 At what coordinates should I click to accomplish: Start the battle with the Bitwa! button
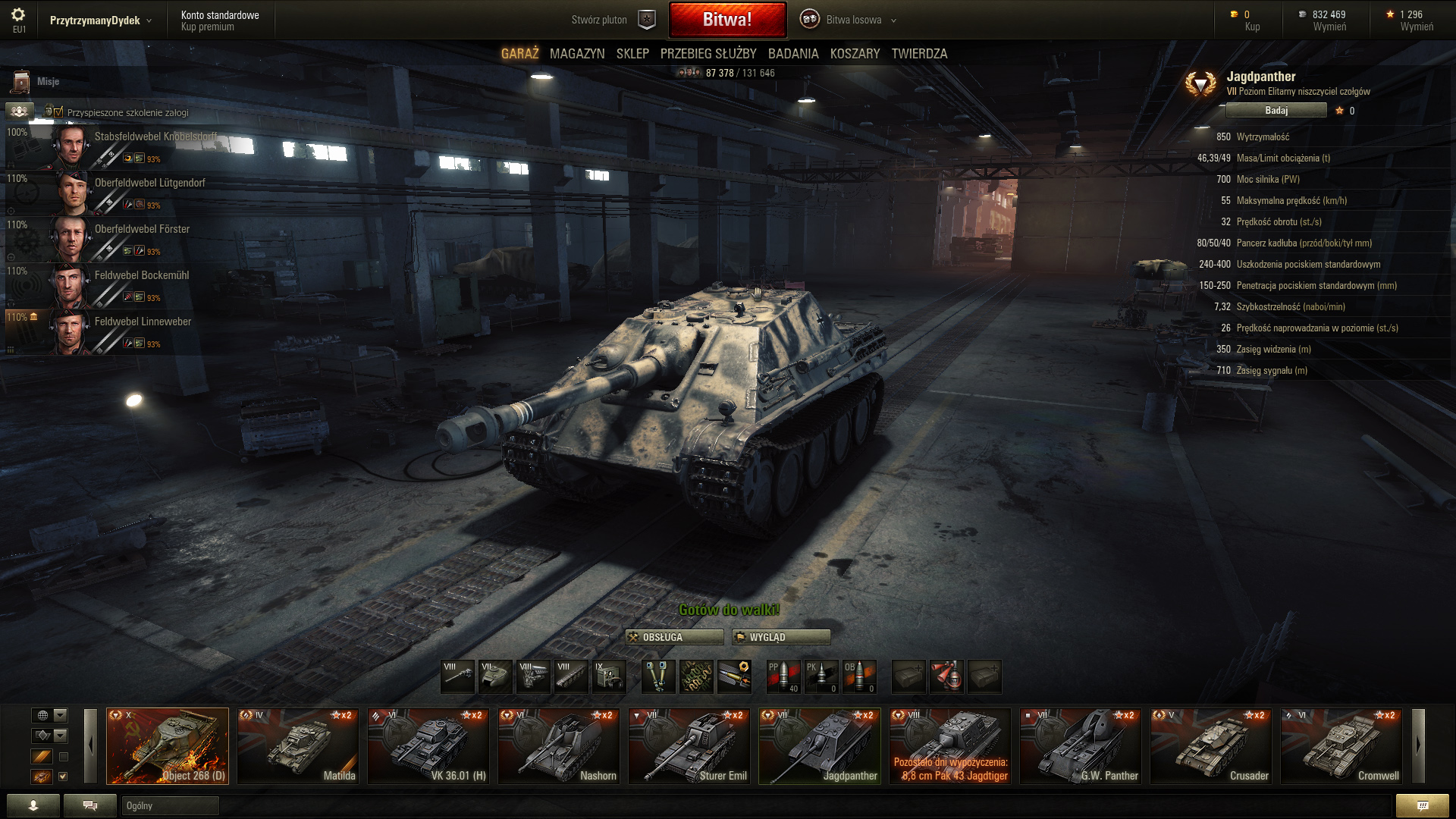coord(727,20)
